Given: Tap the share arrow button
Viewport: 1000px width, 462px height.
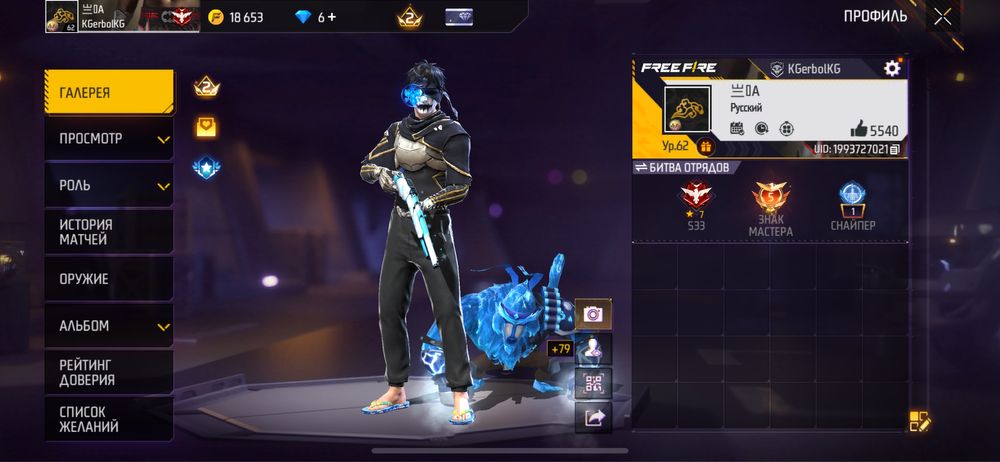Looking at the screenshot, I should click(x=593, y=418).
